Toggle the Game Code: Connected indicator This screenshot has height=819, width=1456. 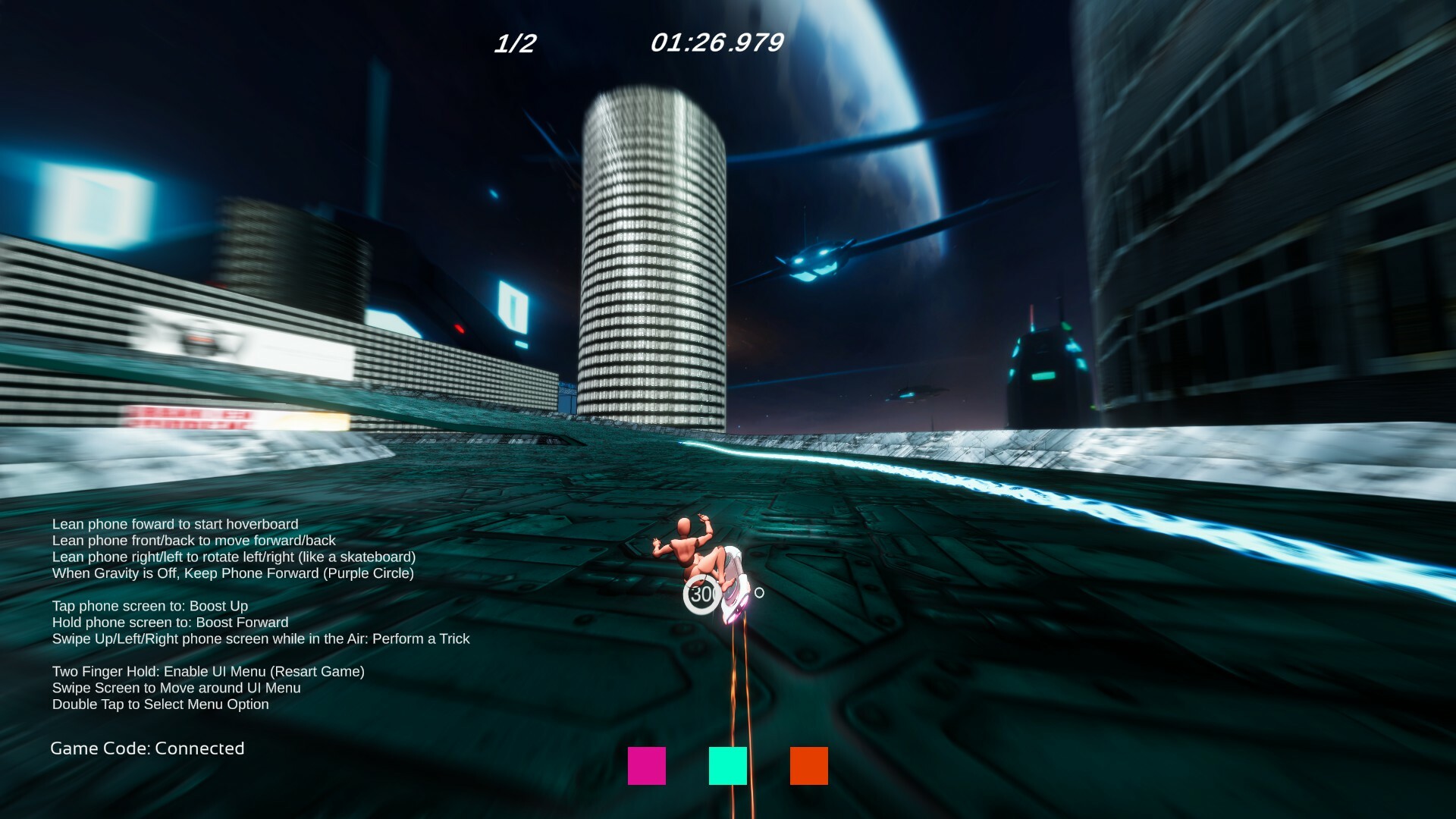147,748
